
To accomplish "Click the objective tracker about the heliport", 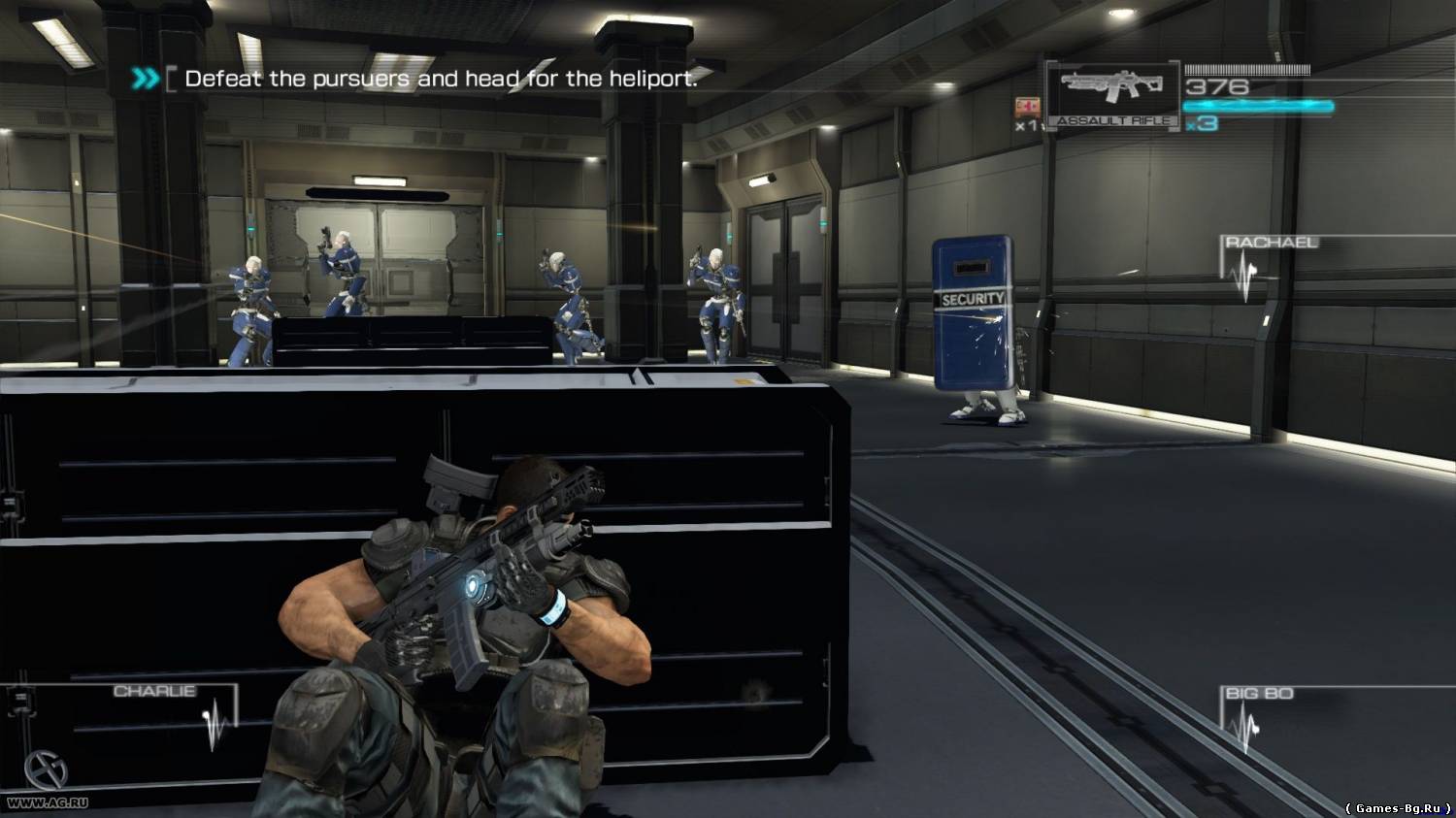I will pos(440,79).
